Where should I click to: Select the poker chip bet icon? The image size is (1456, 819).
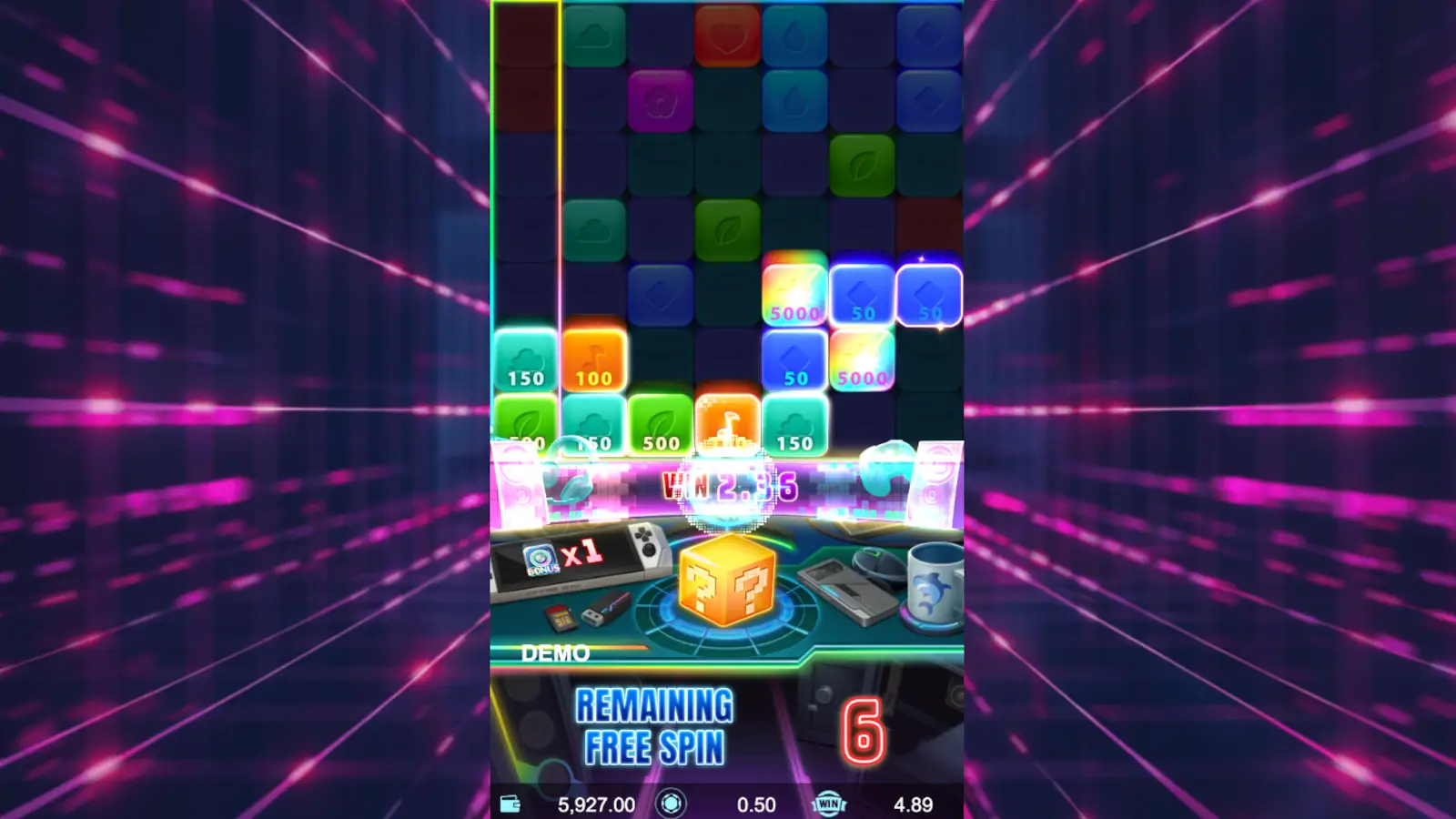[x=671, y=804]
